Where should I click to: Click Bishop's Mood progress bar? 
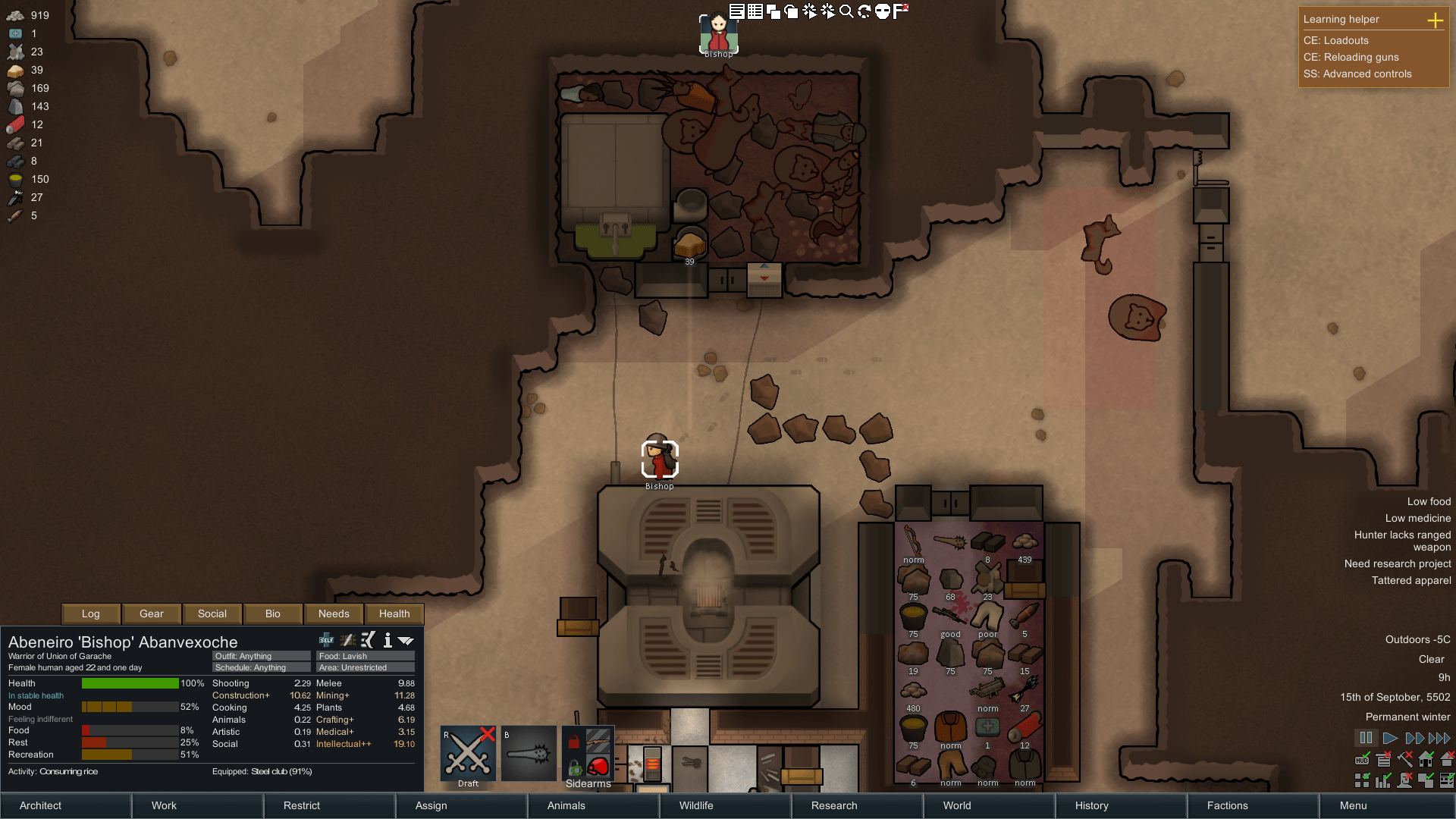click(x=129, y=707)
